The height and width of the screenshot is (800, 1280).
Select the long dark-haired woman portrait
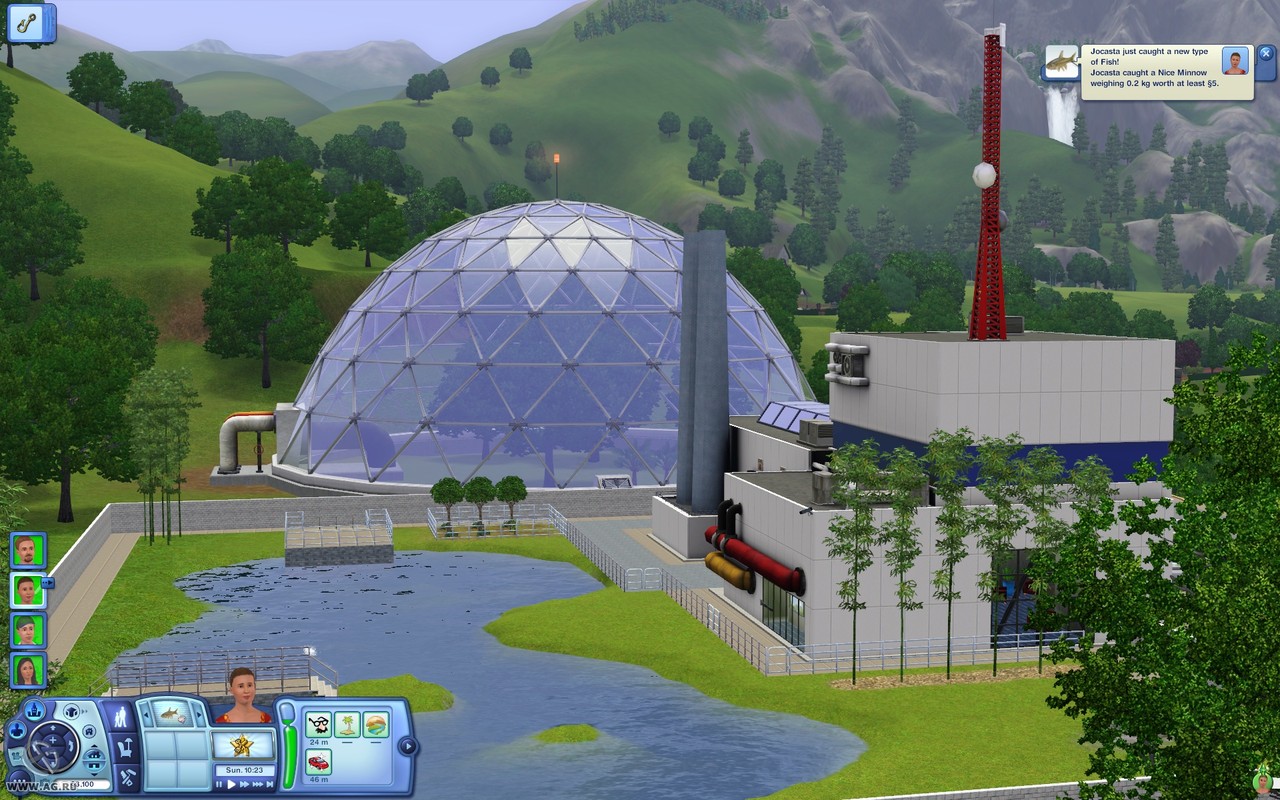tap(27, 669)
